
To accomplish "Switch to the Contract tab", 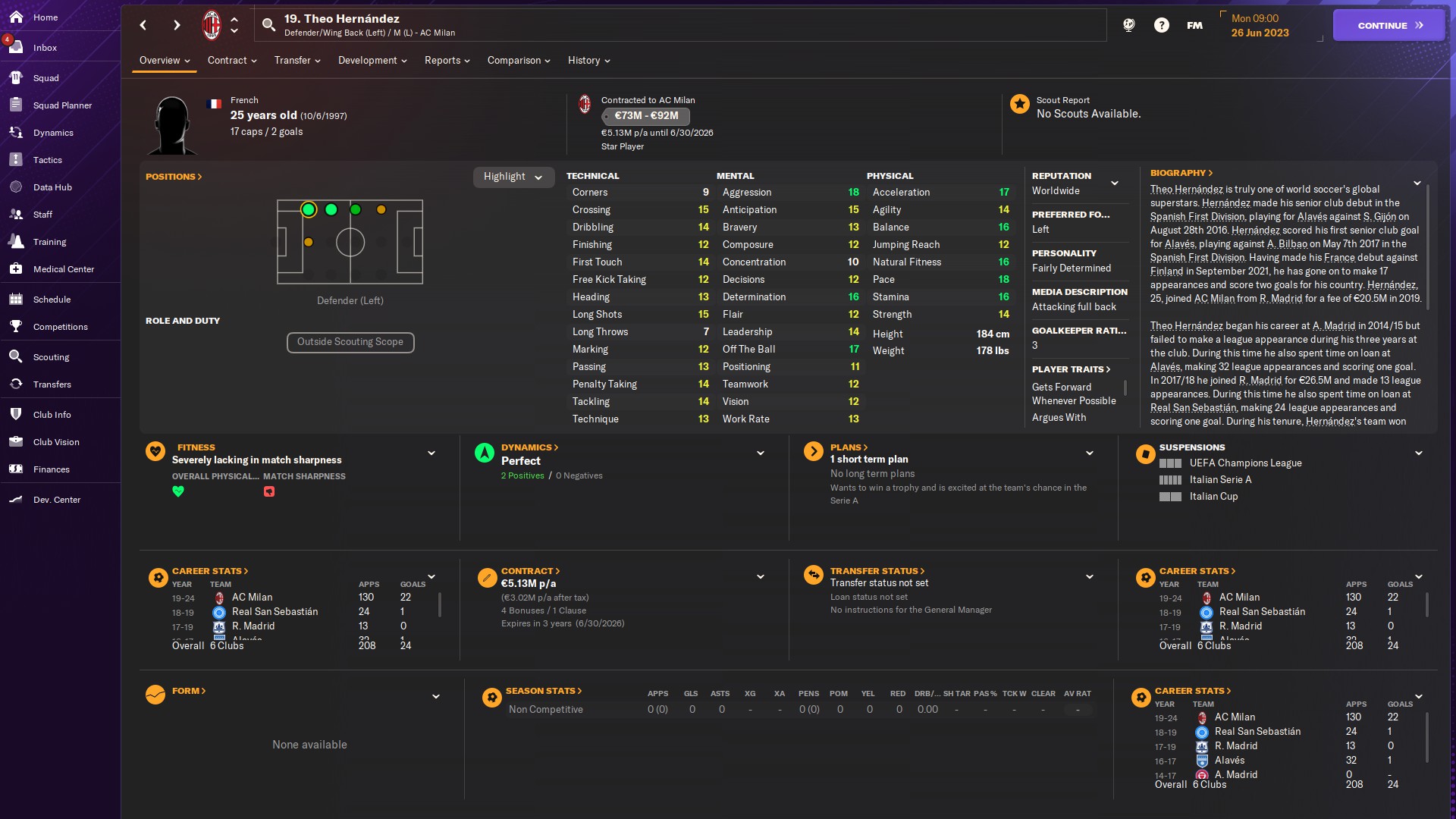I will click(x=227, y=61).
